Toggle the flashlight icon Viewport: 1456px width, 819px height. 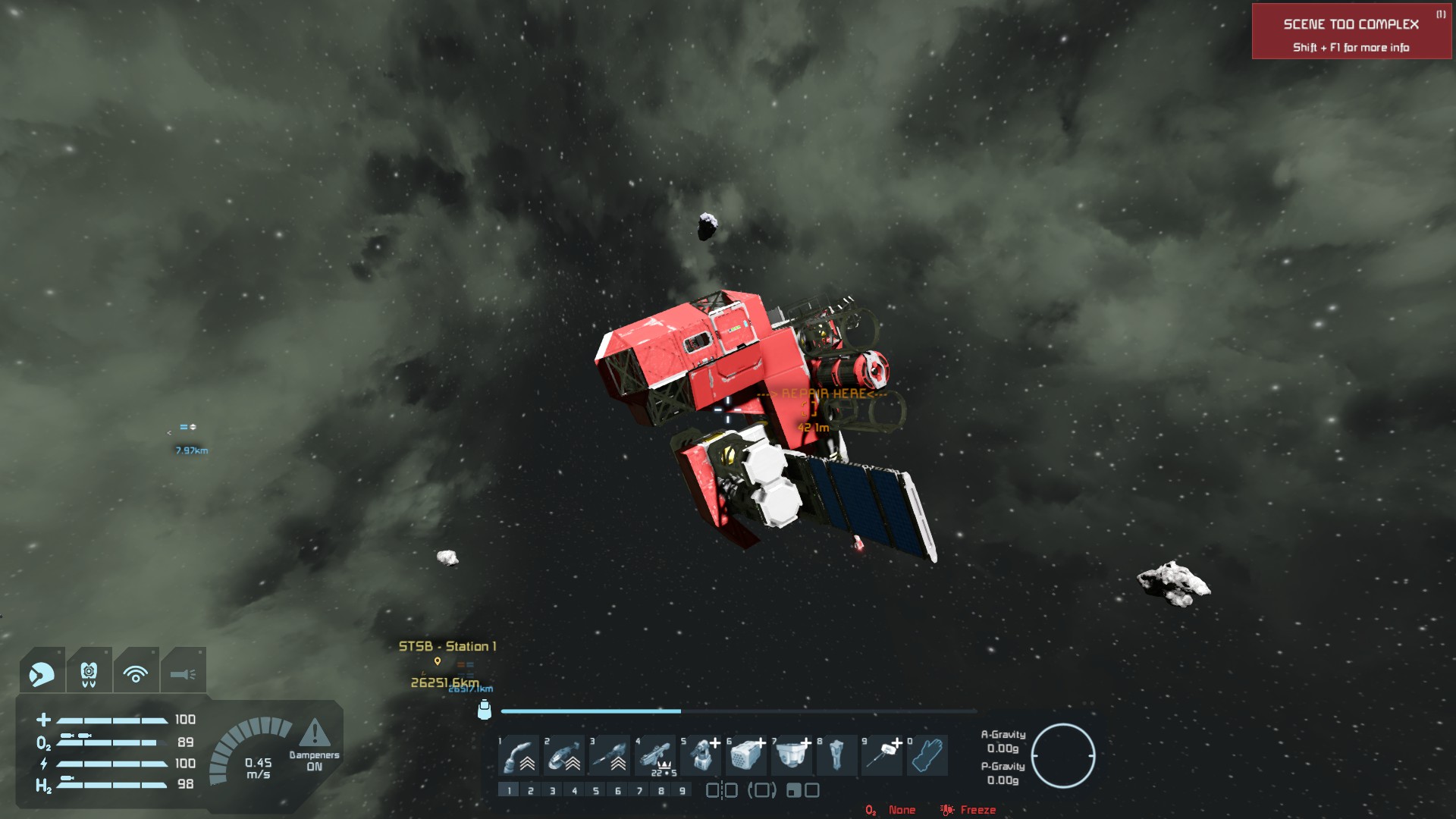183,673
